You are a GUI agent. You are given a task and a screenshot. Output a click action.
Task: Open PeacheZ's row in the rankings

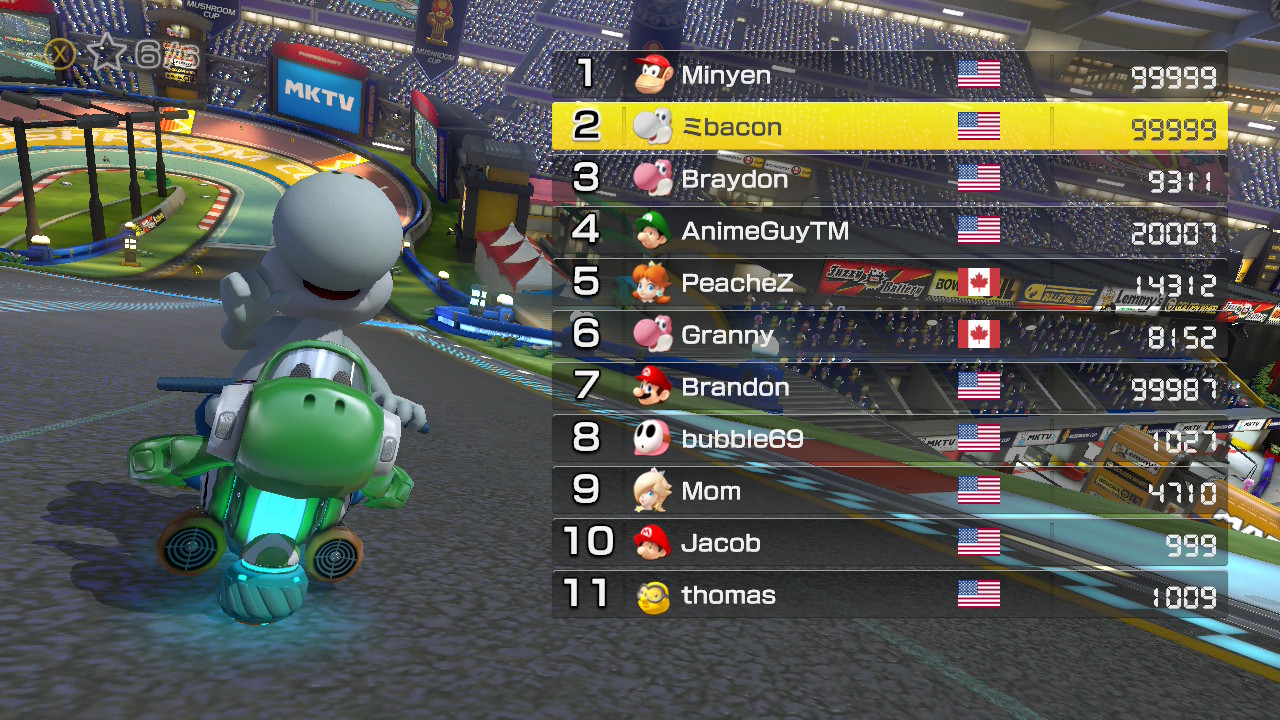point(889,283)
